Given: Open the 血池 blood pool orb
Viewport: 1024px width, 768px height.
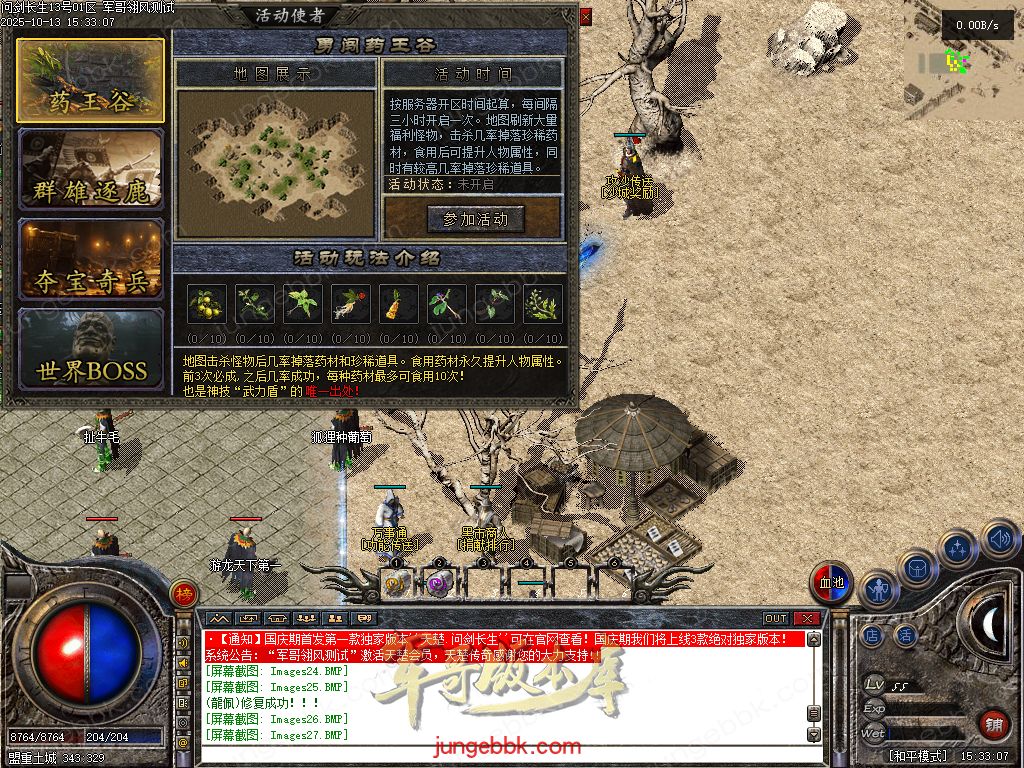Looking at the screenshot, I should coord(831,583).
